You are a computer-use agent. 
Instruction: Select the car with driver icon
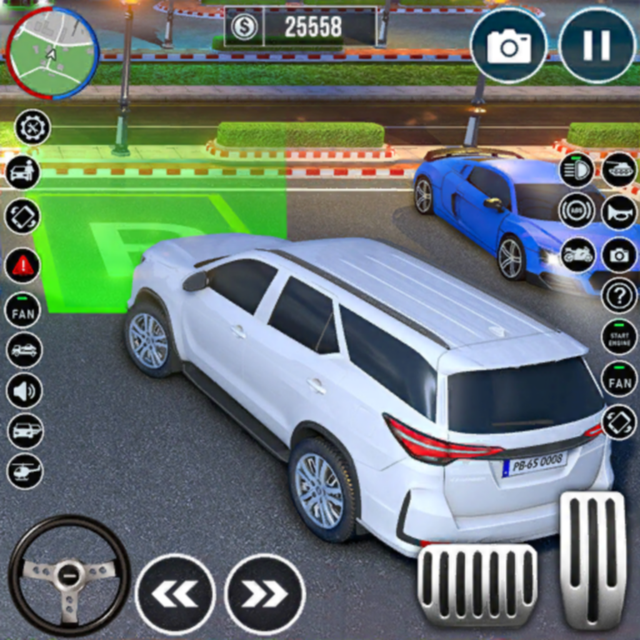tap(22, 172)
